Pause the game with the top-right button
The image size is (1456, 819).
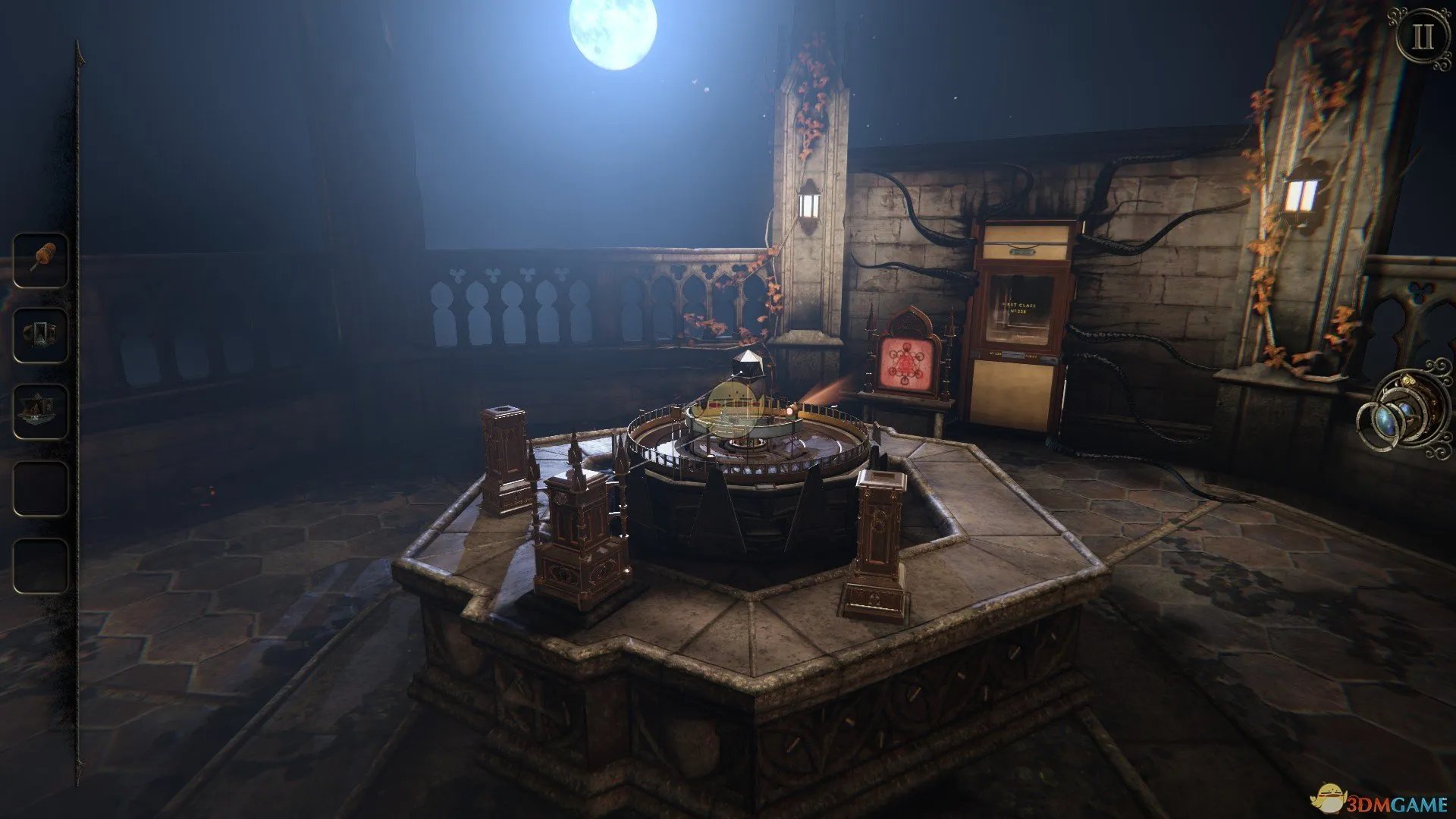pos(1423,37)
